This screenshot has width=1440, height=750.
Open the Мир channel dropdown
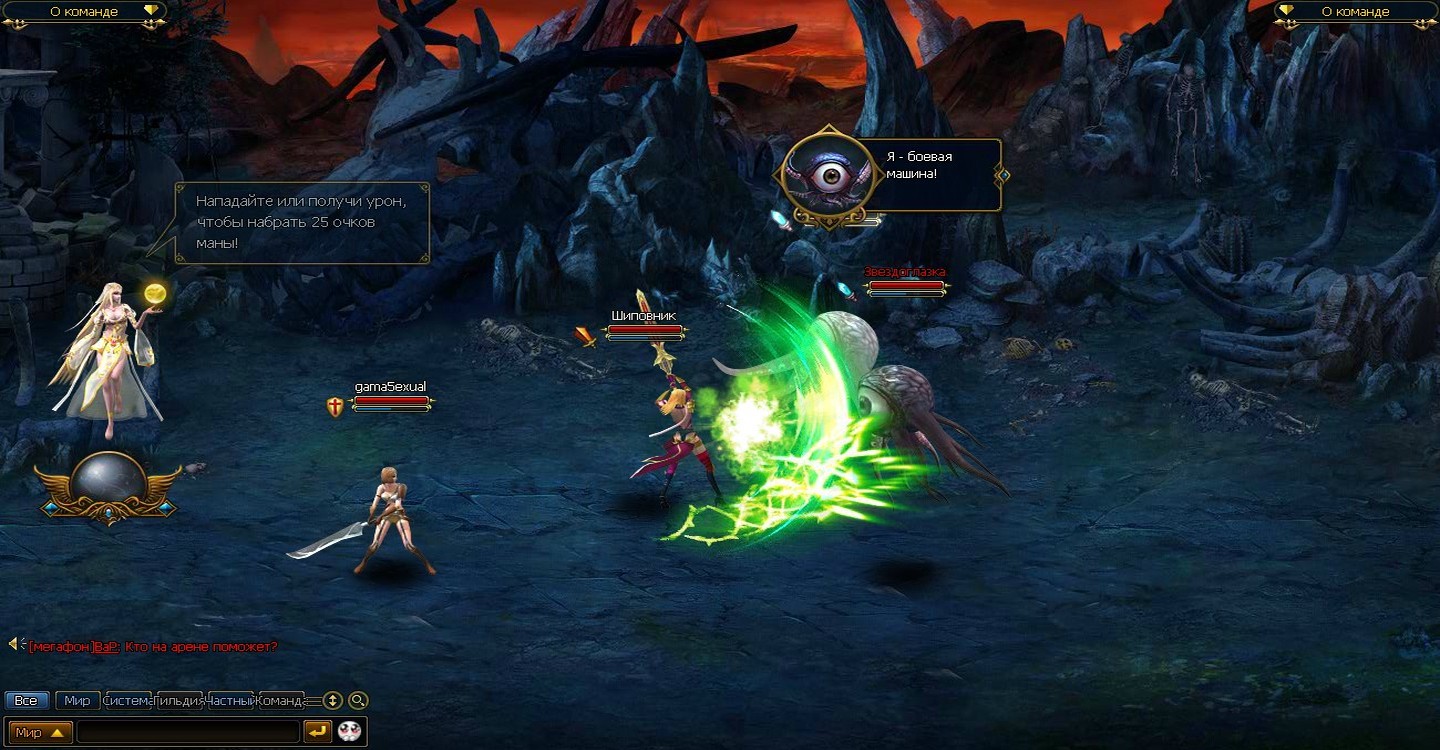point(42,732)
